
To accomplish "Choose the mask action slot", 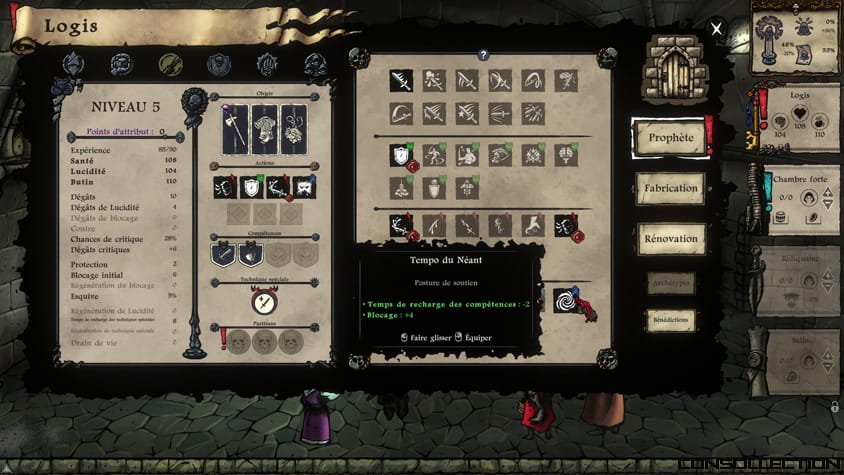I will pos(304,187).
